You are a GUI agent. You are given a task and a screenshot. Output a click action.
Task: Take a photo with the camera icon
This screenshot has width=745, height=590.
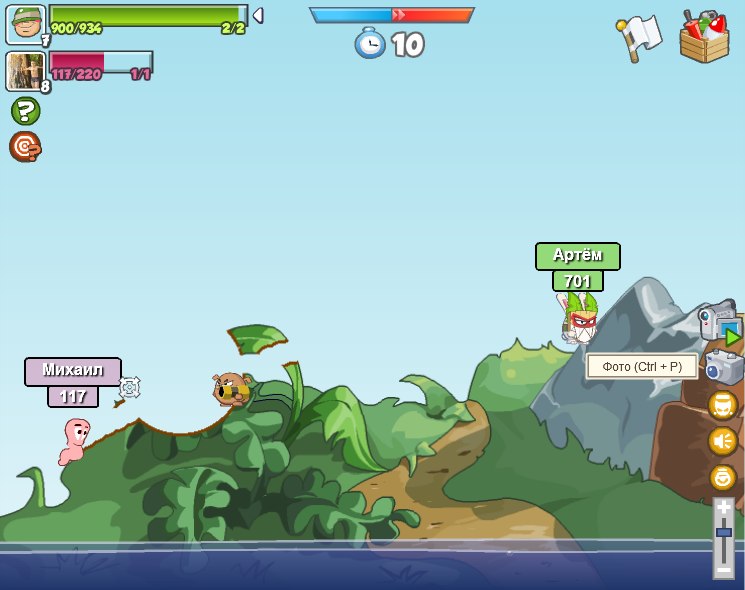click(723, 367)
